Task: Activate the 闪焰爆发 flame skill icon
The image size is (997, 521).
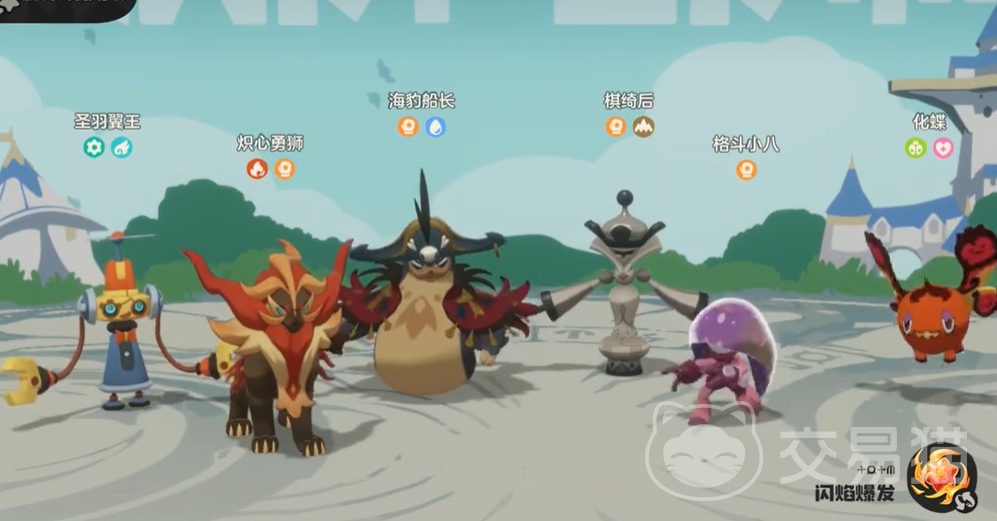Action: coord(940,473)
